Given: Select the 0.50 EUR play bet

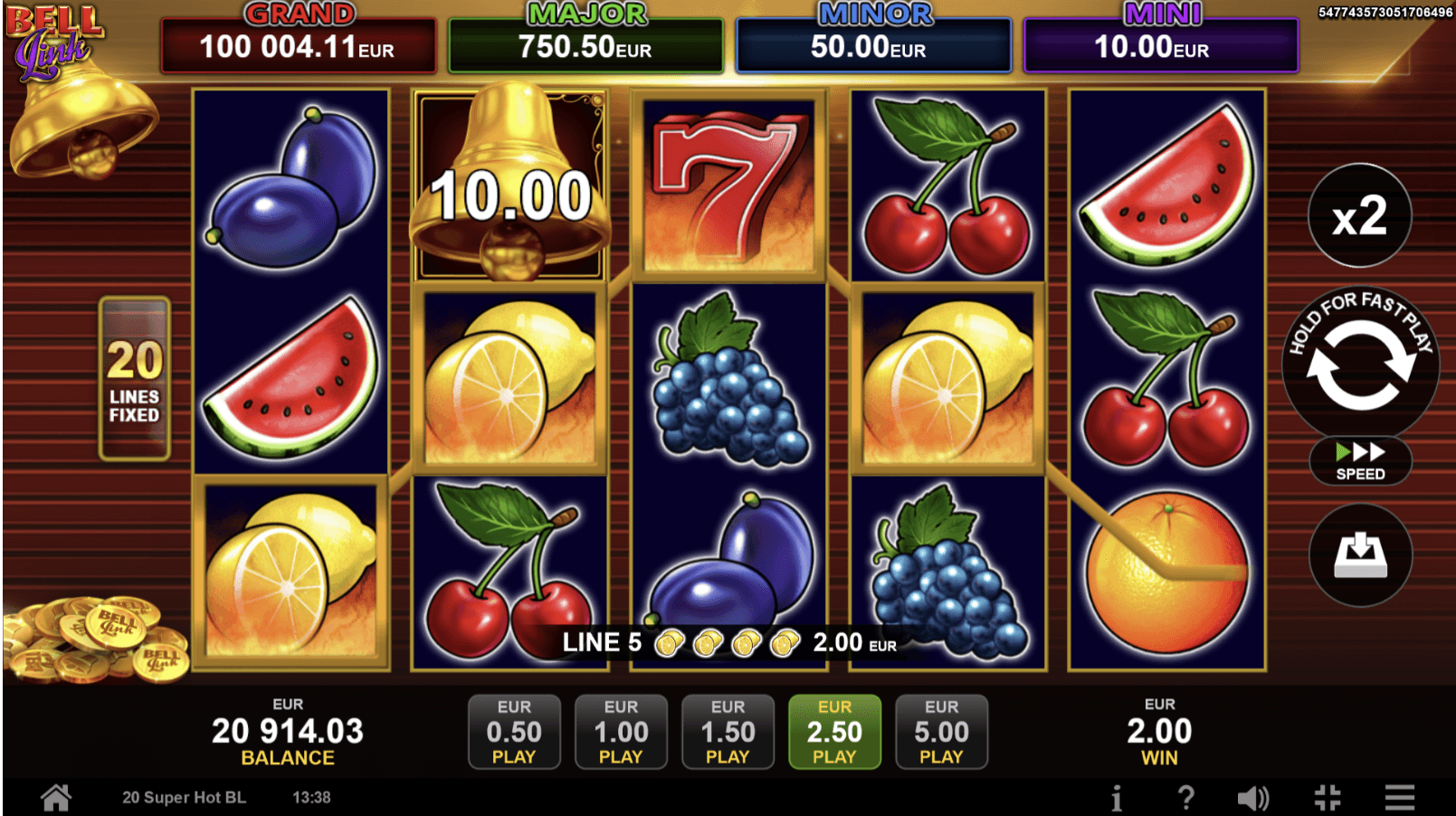Looking at the screenshot, I should (x=514, y=731).
